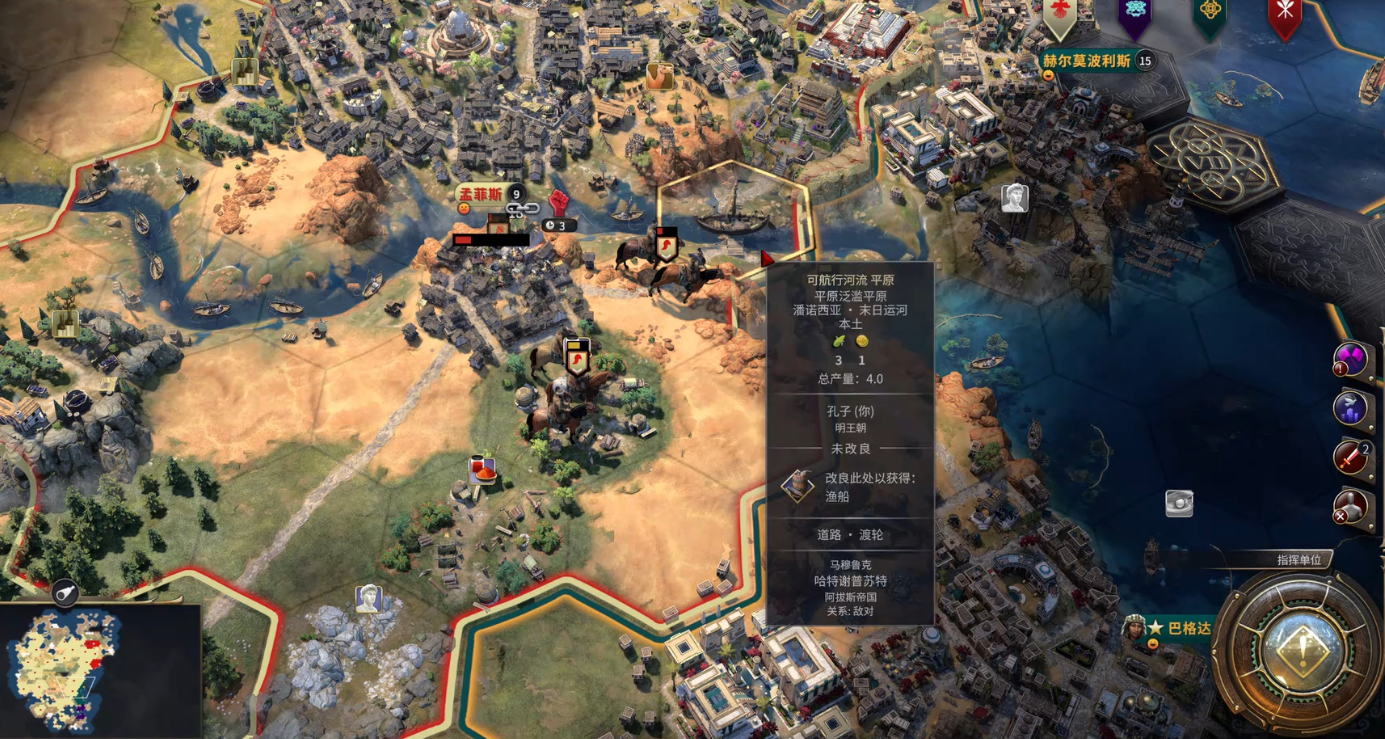Click the cream leader banner with red emblem

coord(1059,15)
